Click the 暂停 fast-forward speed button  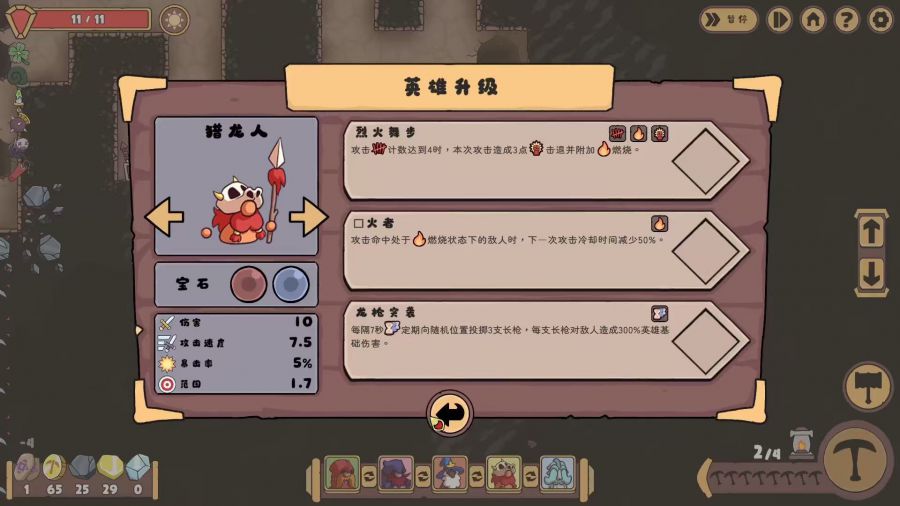click(728, 19)
